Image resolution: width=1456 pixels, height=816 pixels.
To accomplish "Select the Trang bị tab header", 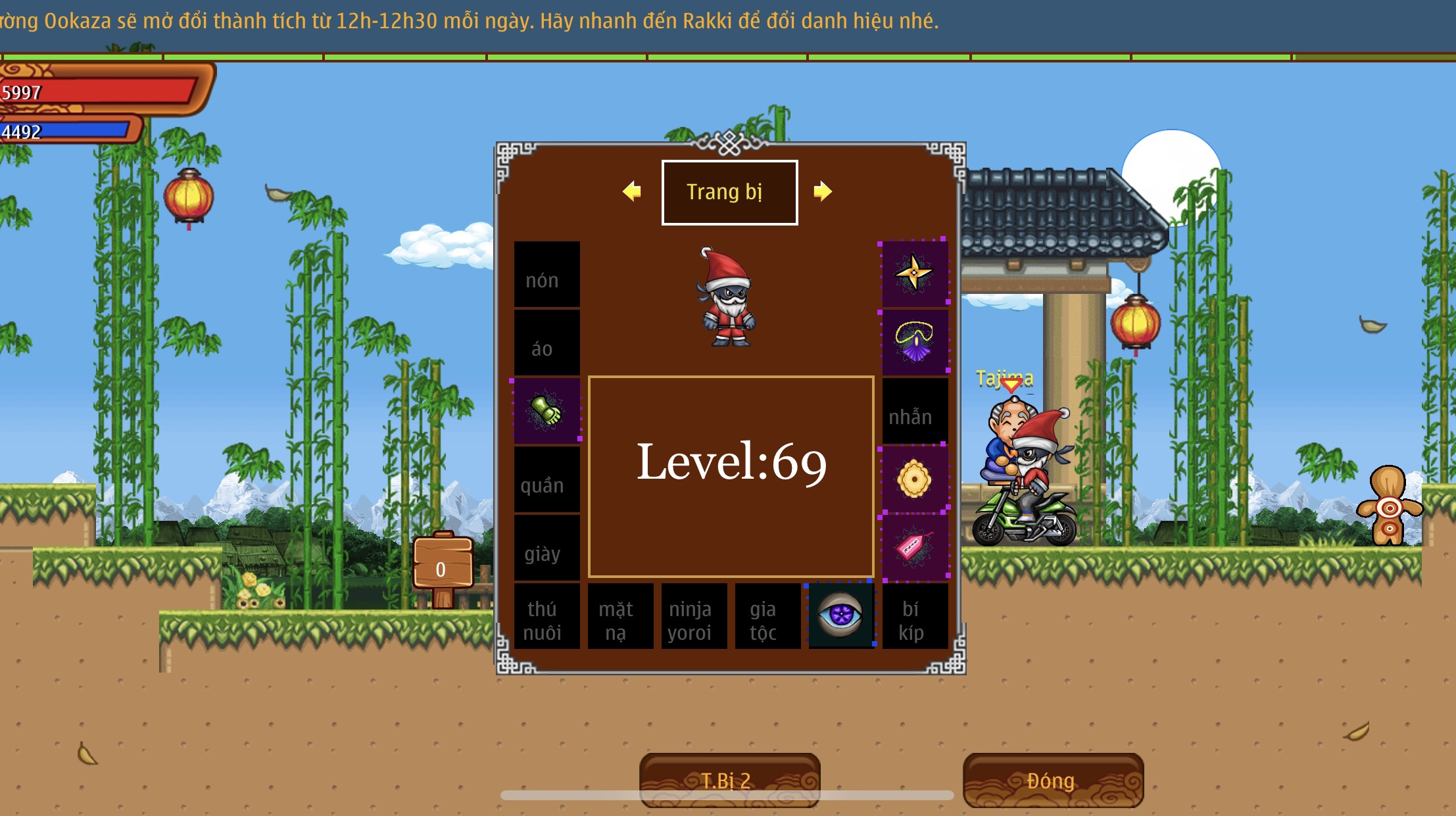I will [729, 192].
